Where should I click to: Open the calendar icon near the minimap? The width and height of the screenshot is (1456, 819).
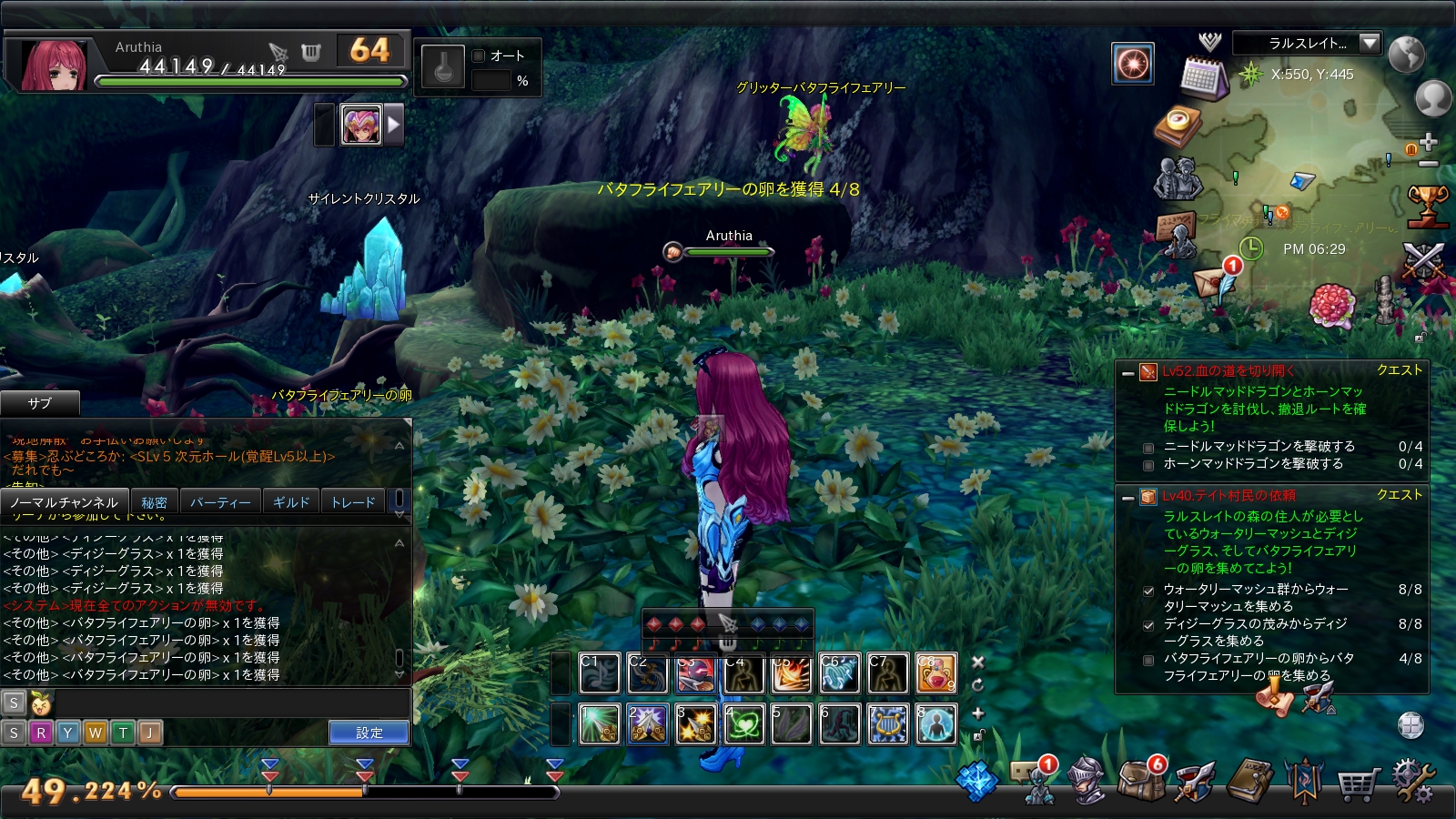tap(1203, 78)
